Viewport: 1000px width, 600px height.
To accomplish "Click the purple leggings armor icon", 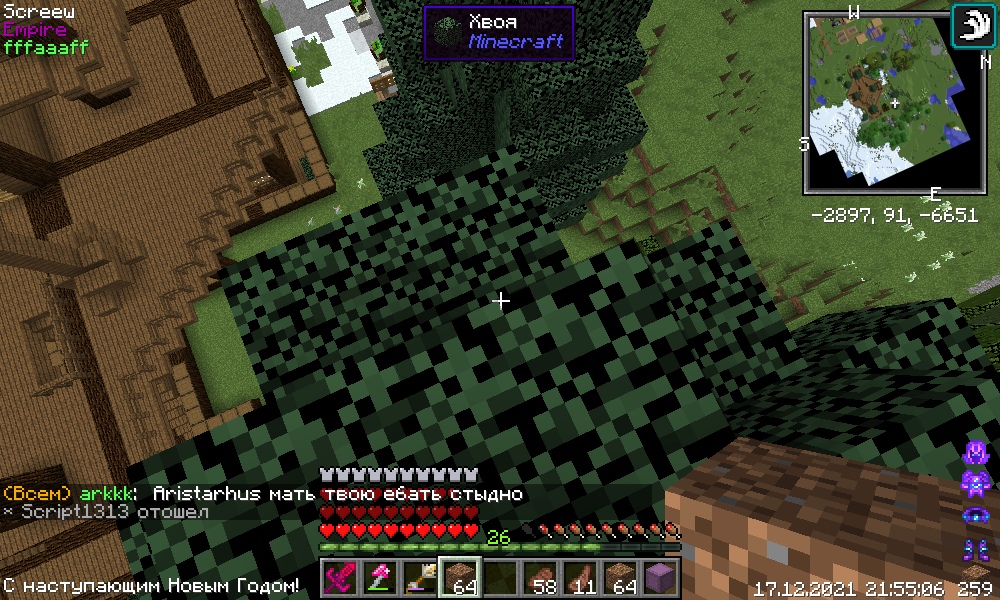I will coord(973,516).
